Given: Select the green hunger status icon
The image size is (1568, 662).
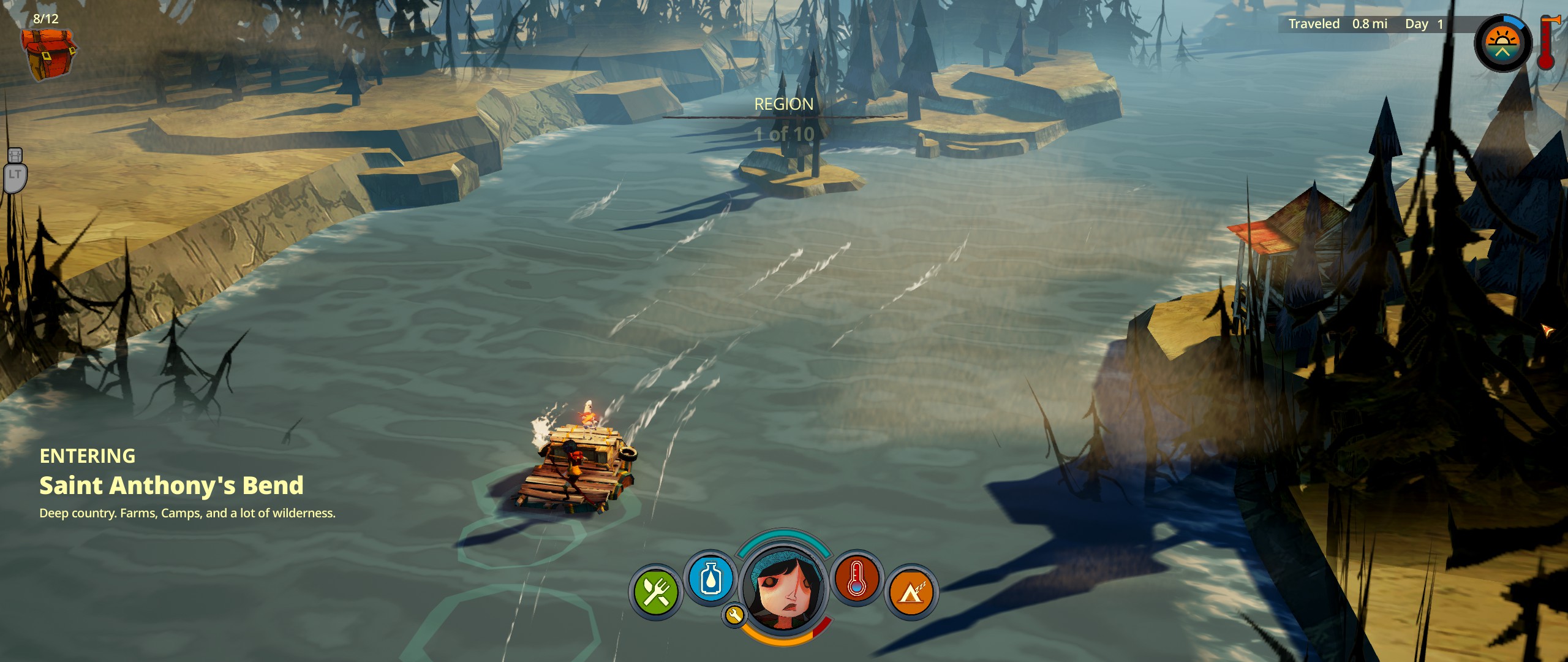Looking at the screenshot, I should [656, 592].
